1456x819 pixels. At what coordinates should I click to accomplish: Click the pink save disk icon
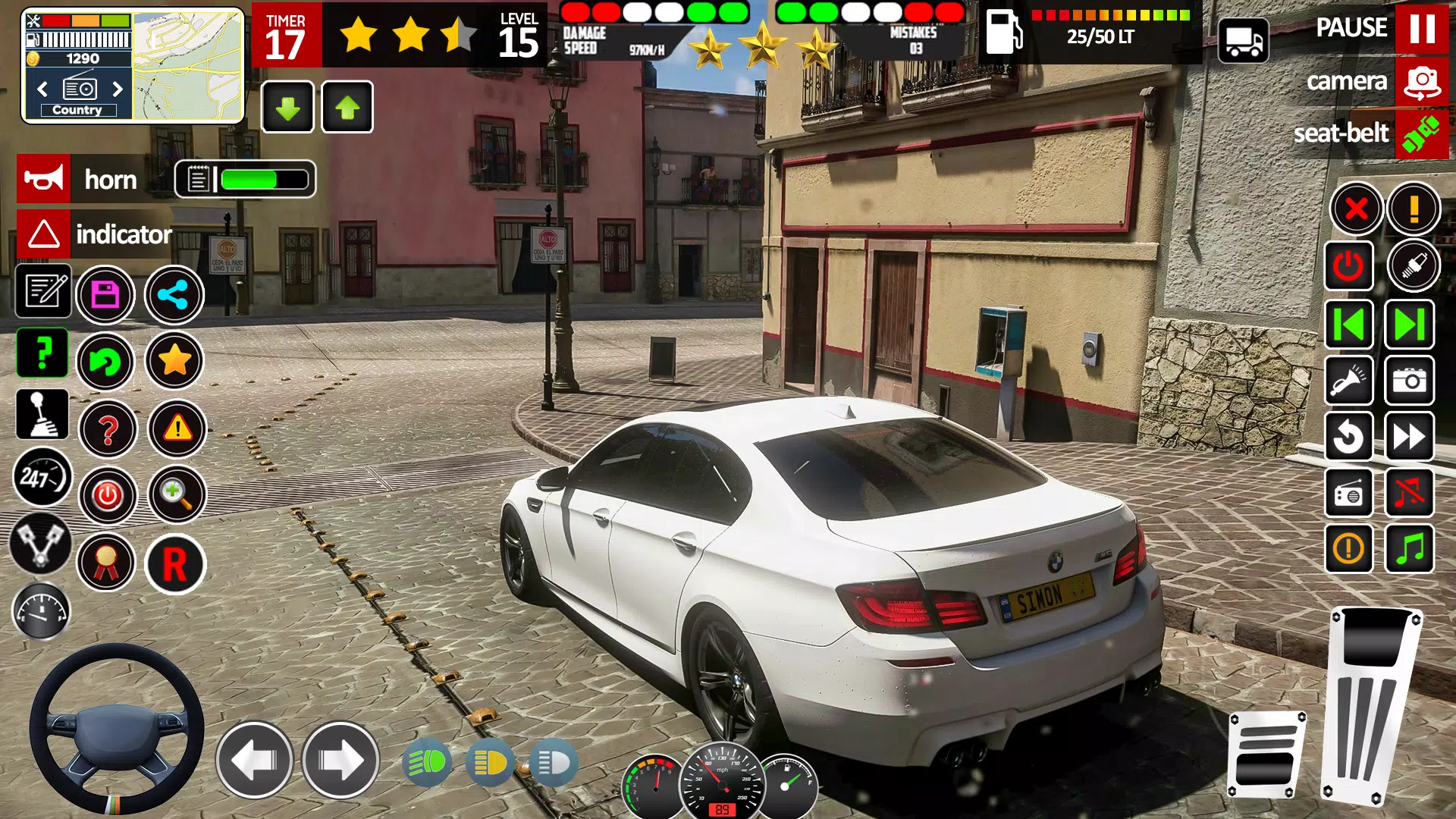click(105, 295)
